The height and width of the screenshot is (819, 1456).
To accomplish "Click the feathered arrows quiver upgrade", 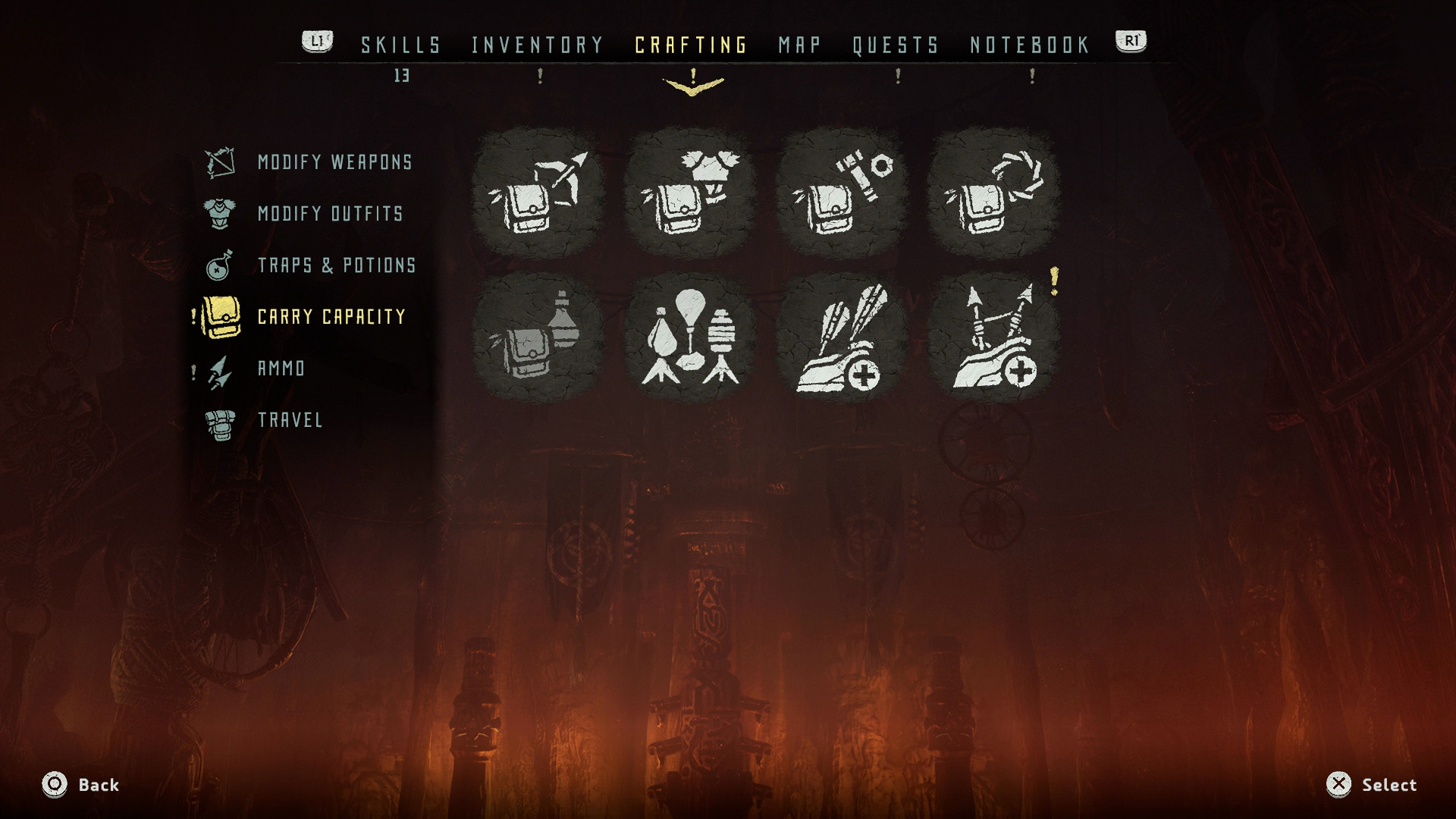I will 842,337.
